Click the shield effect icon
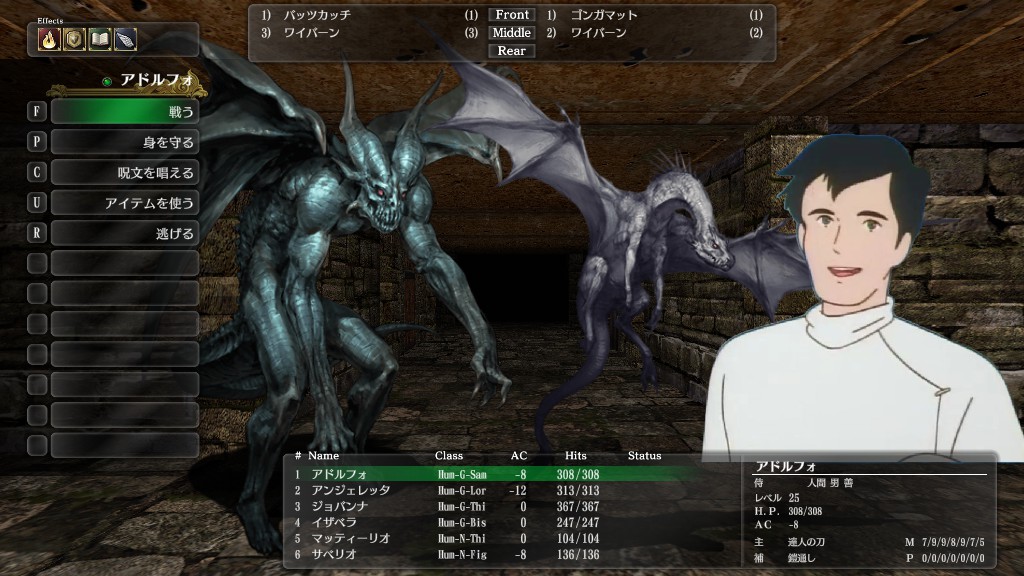This screenshot has height=576, width=1024. 74,40
